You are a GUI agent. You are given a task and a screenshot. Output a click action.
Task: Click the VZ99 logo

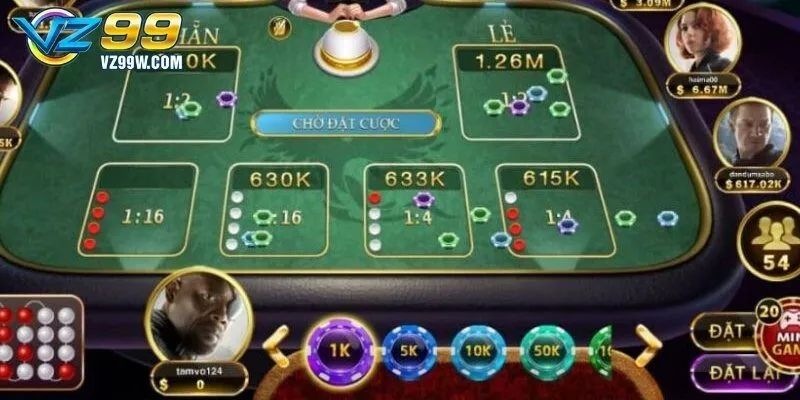(95, 40)
